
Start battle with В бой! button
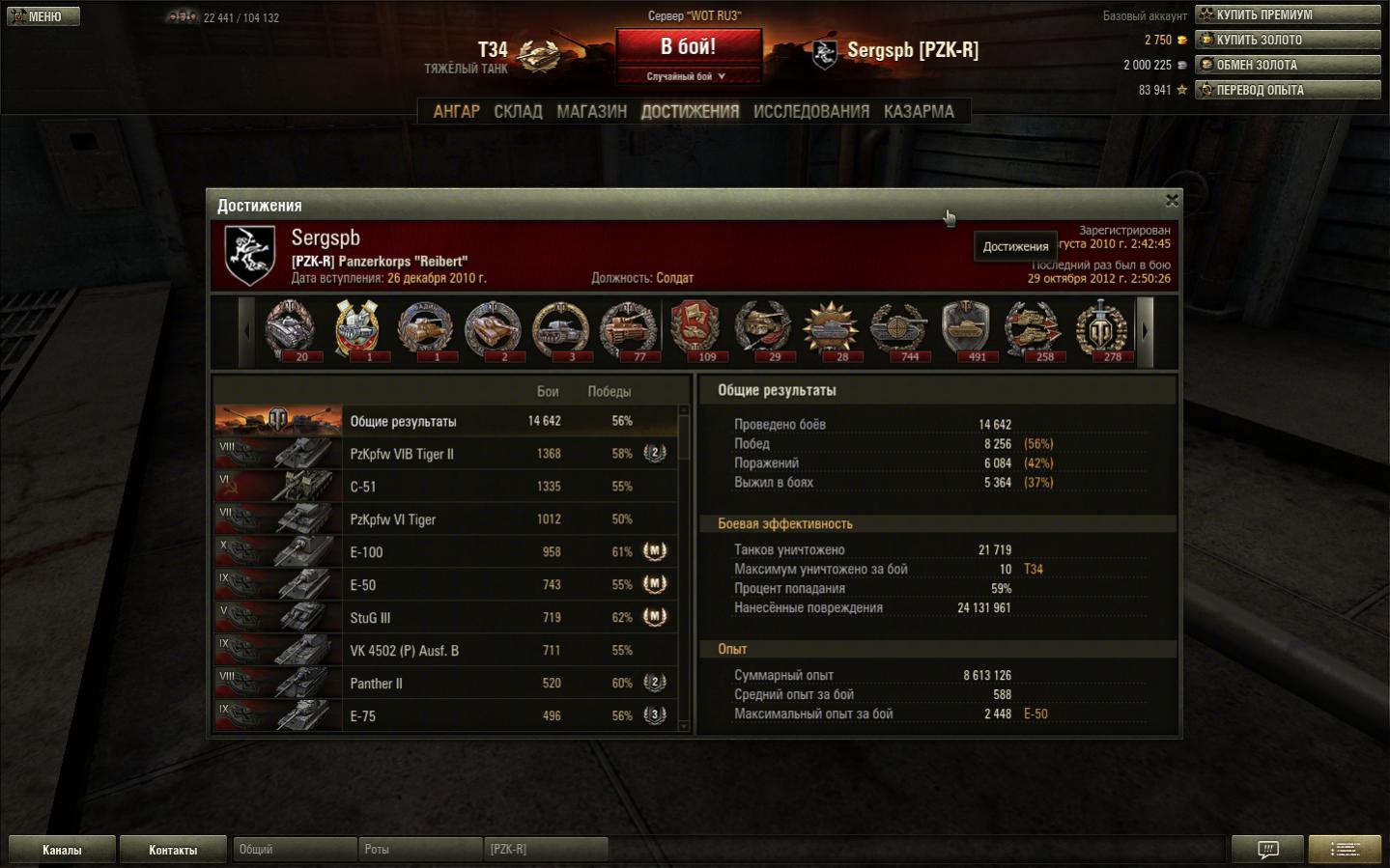688,46
